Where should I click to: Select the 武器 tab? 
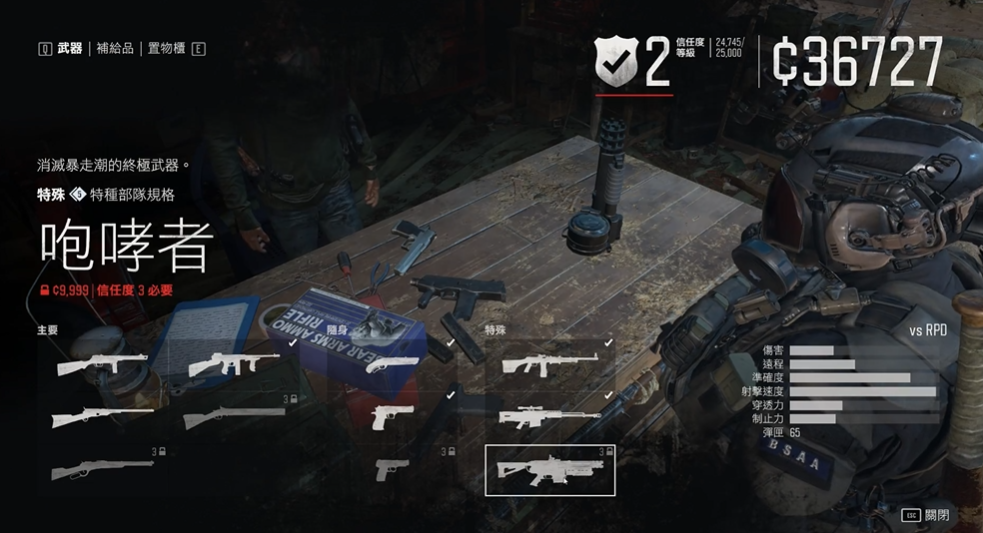tap(70, 48)
